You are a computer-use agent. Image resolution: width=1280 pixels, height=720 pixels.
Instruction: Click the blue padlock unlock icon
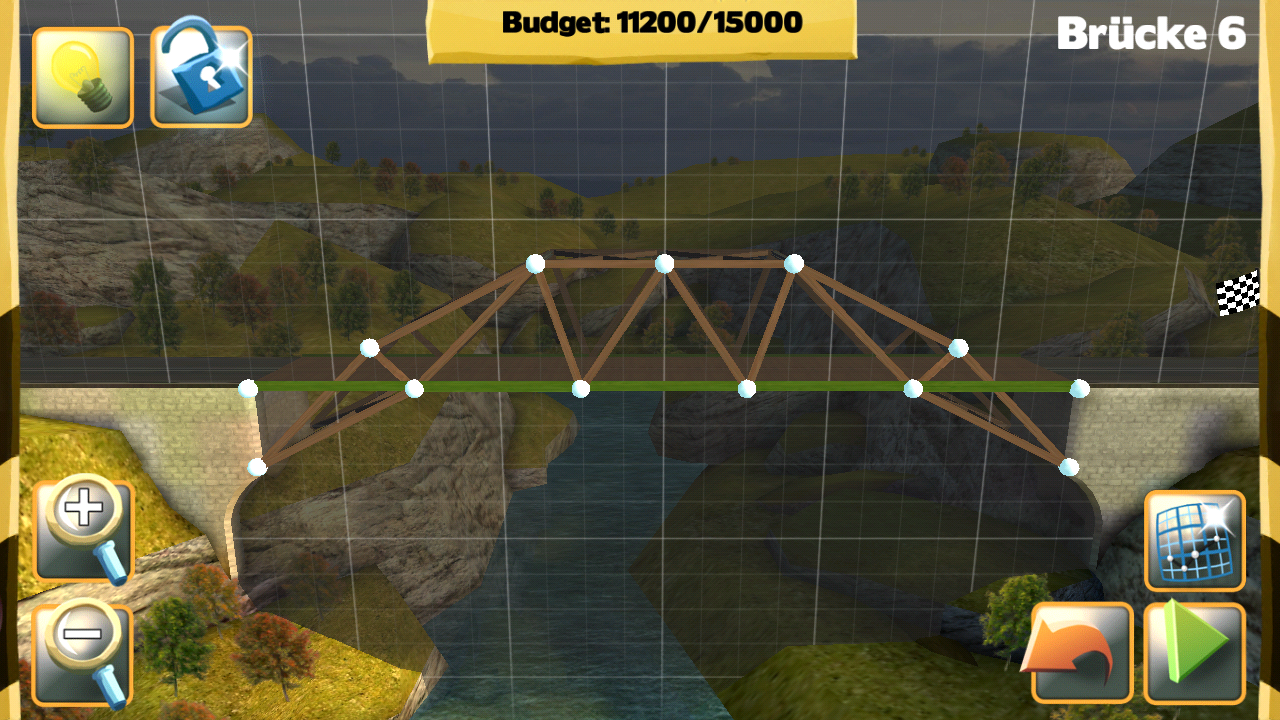pyautogui.click(x=199, y=78)
